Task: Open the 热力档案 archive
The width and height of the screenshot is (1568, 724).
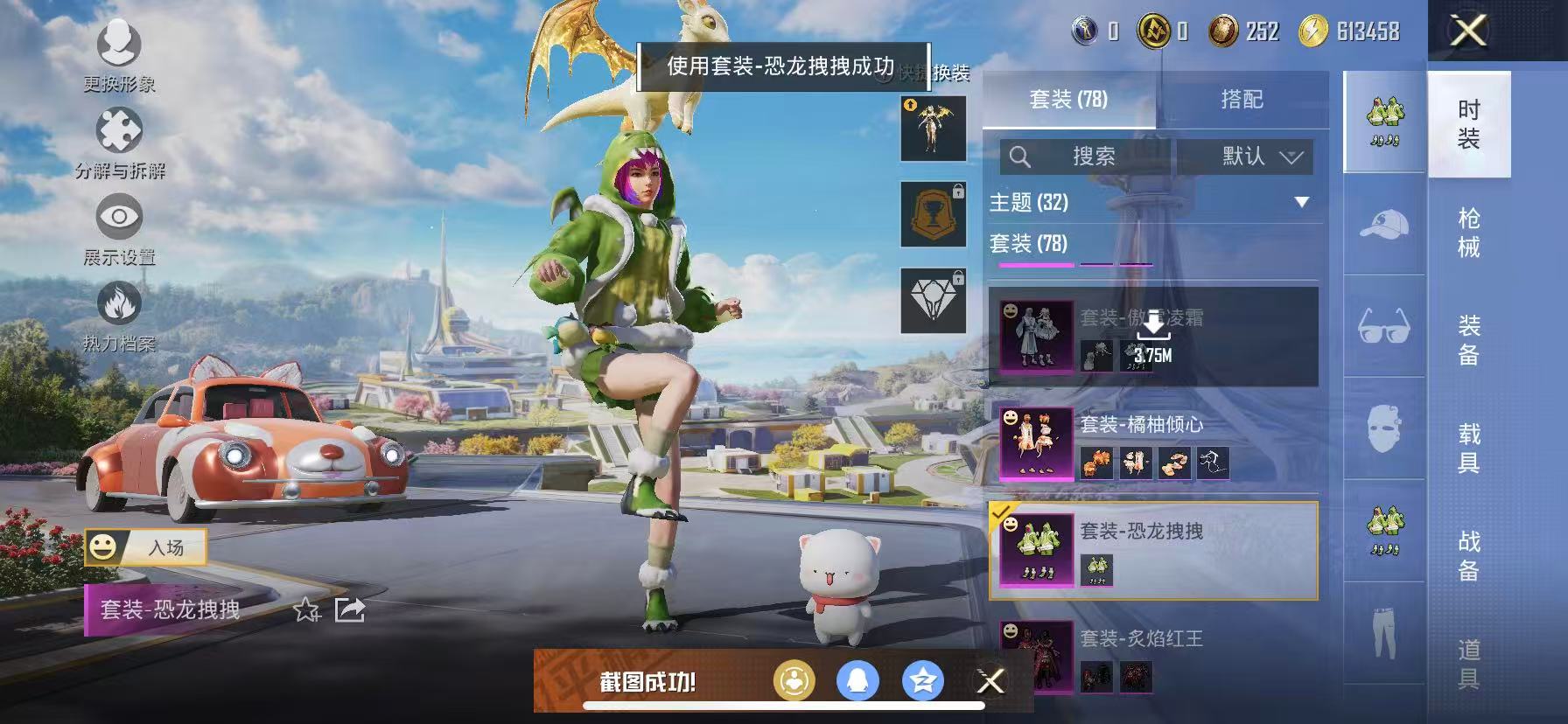Action: (x=118, y=306)
